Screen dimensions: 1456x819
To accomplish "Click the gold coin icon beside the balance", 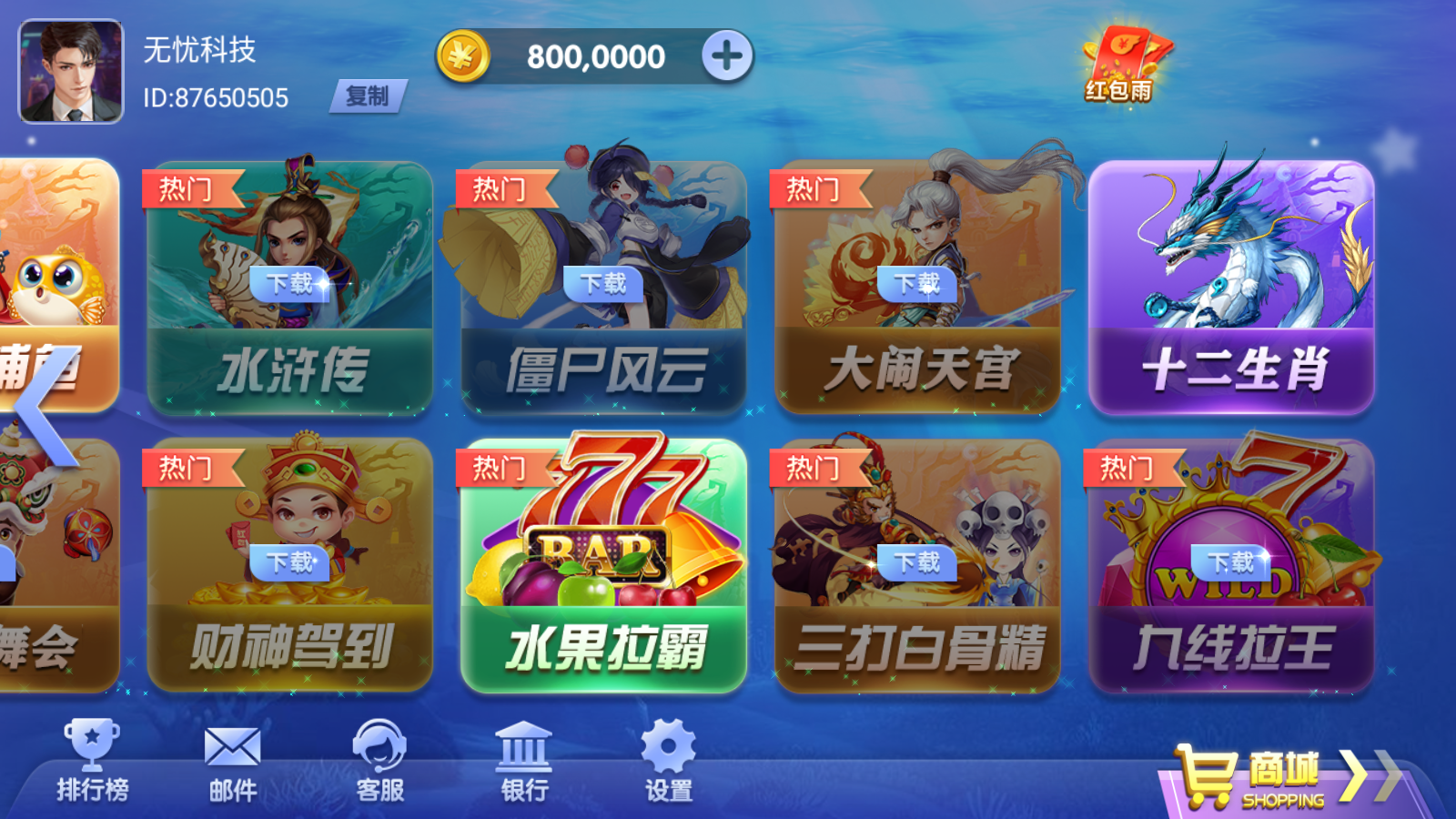I will (462, 55).
